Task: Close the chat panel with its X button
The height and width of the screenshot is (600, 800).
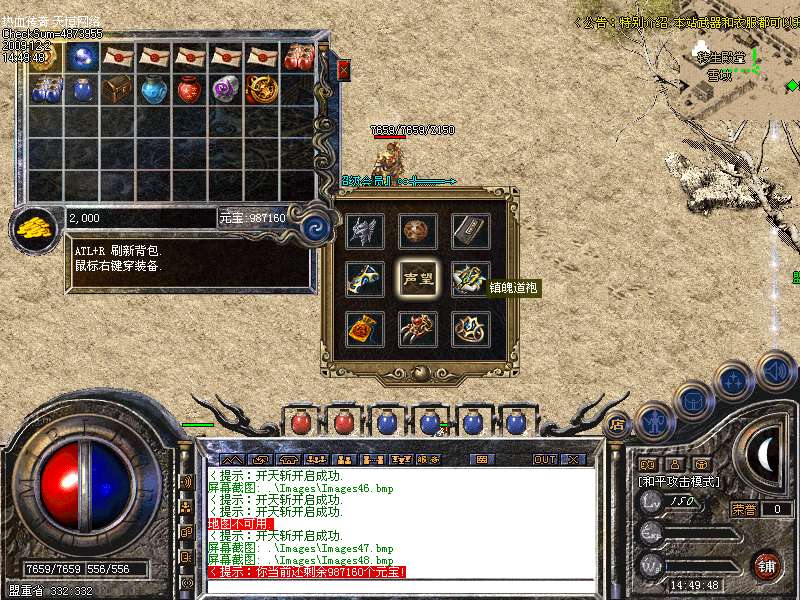Action: [x=573, y=460]
